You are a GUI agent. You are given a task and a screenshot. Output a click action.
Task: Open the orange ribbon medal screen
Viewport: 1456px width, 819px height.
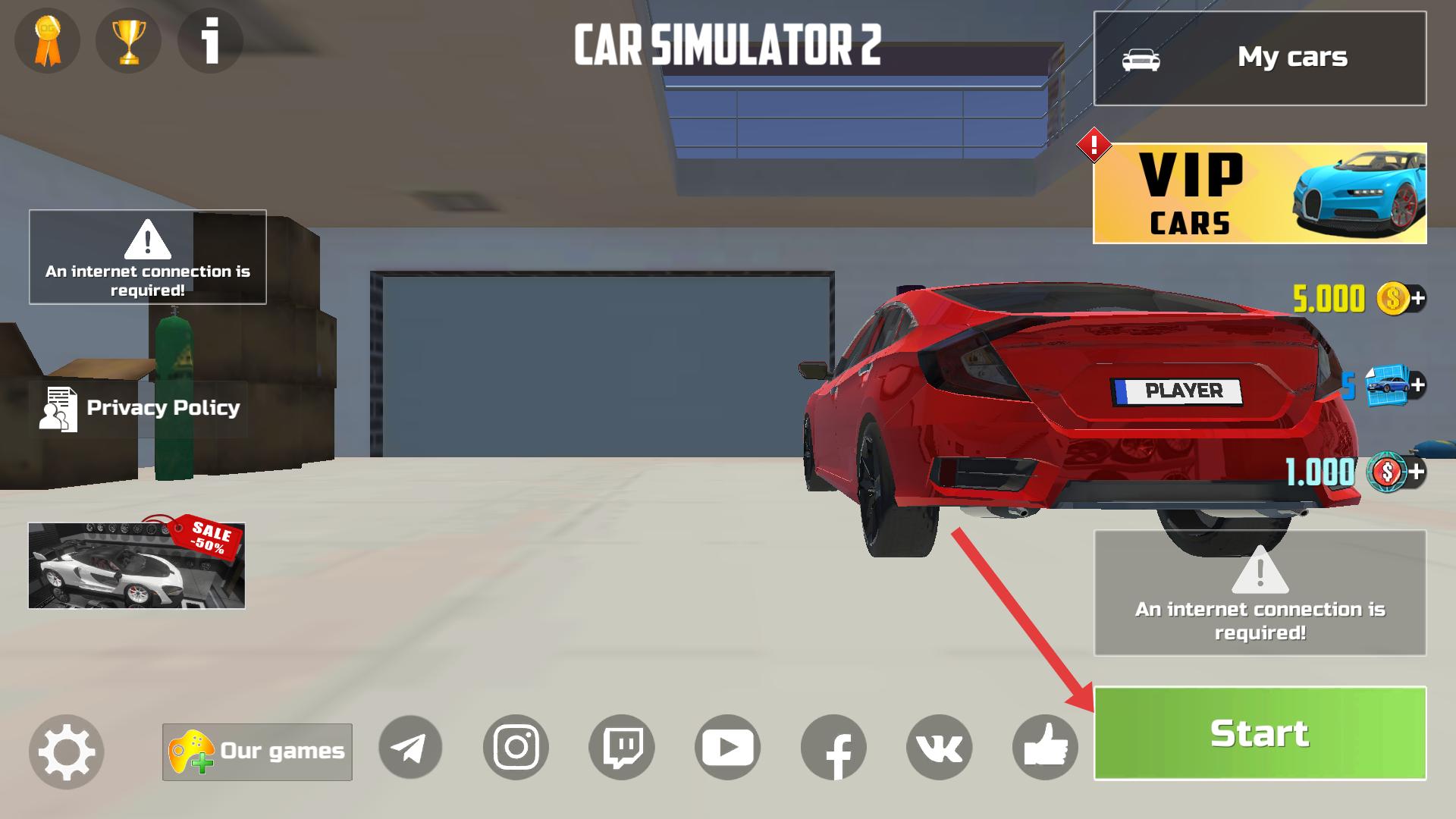[47, 41]
